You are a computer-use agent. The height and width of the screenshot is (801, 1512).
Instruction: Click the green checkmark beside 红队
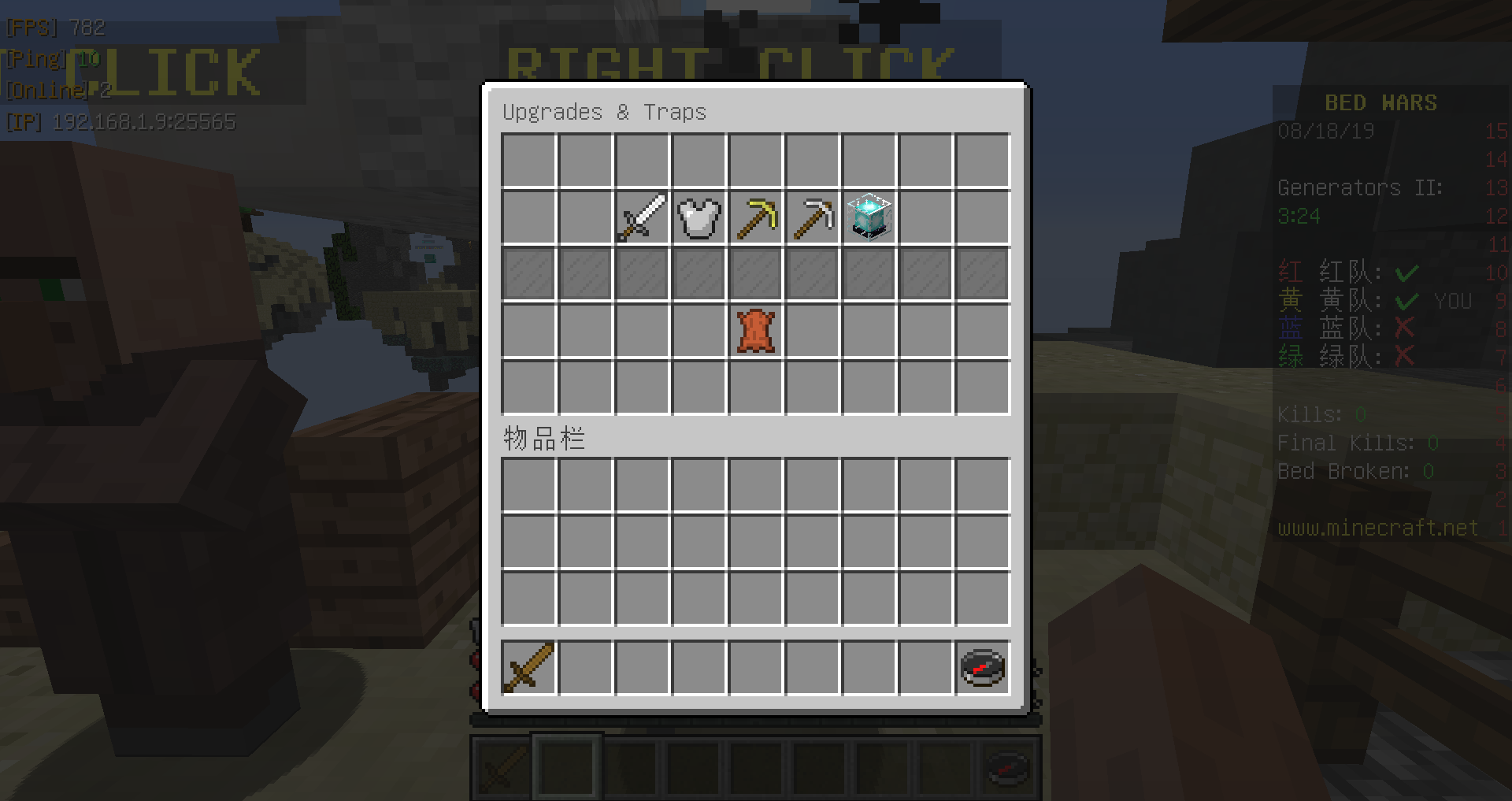1406,272
